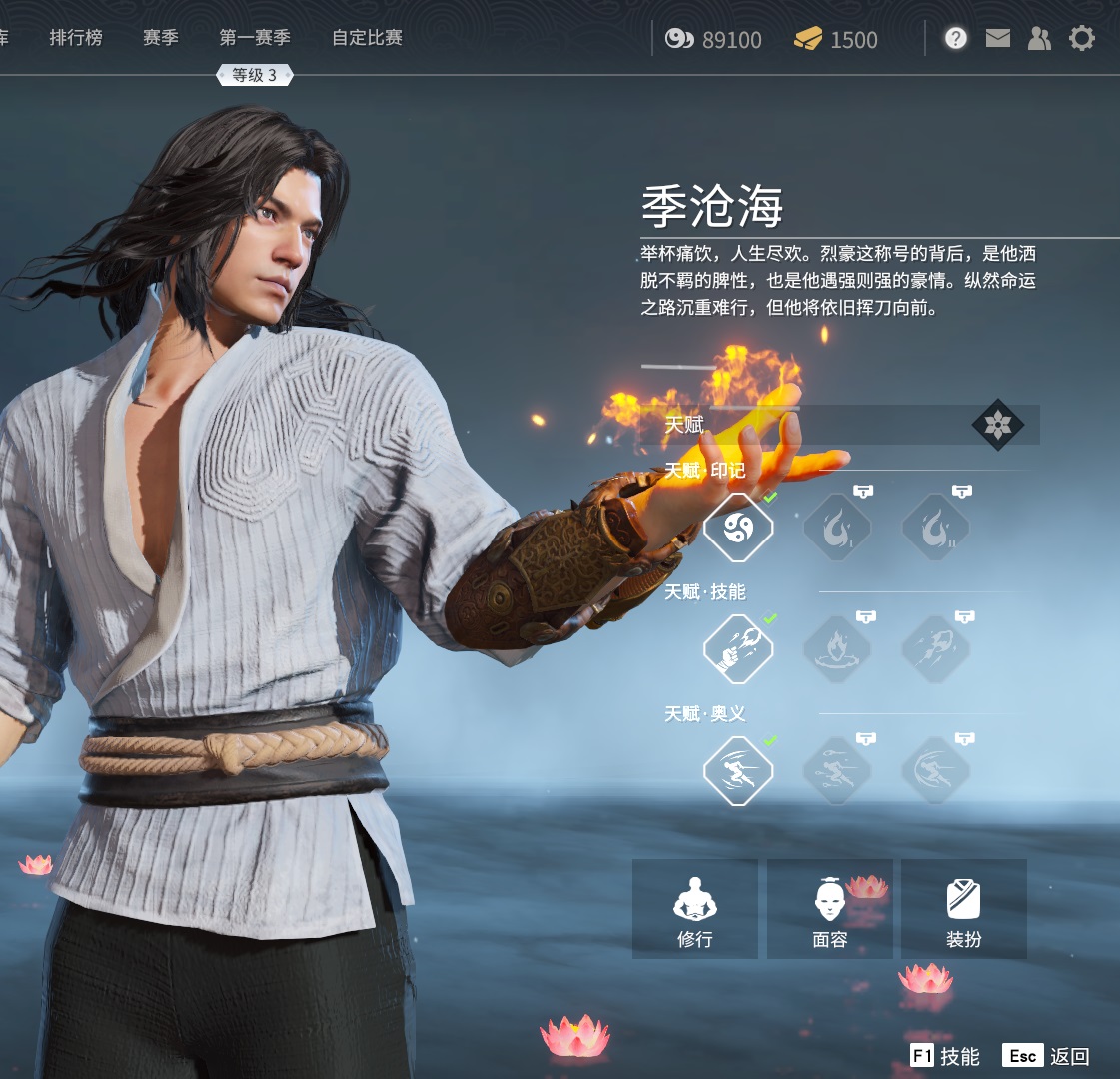Show the 技能 skills info
This screenshot has height=1079, width=1120.
(945, 1056)
